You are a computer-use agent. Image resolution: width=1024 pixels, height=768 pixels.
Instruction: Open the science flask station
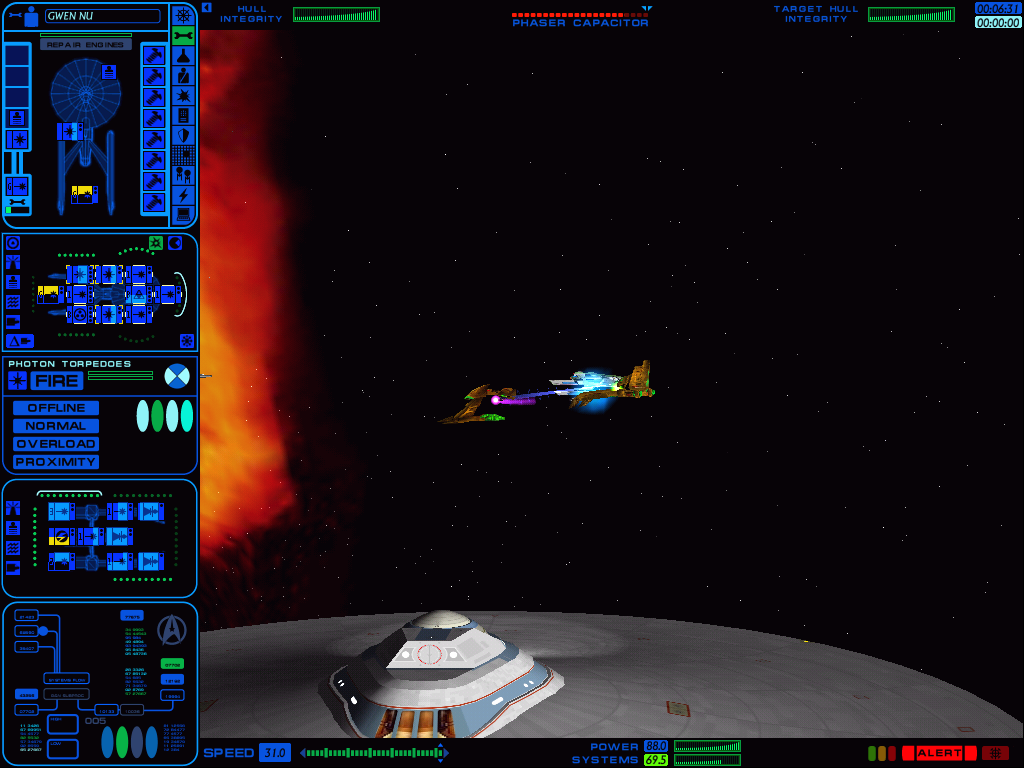pos(183,55)
